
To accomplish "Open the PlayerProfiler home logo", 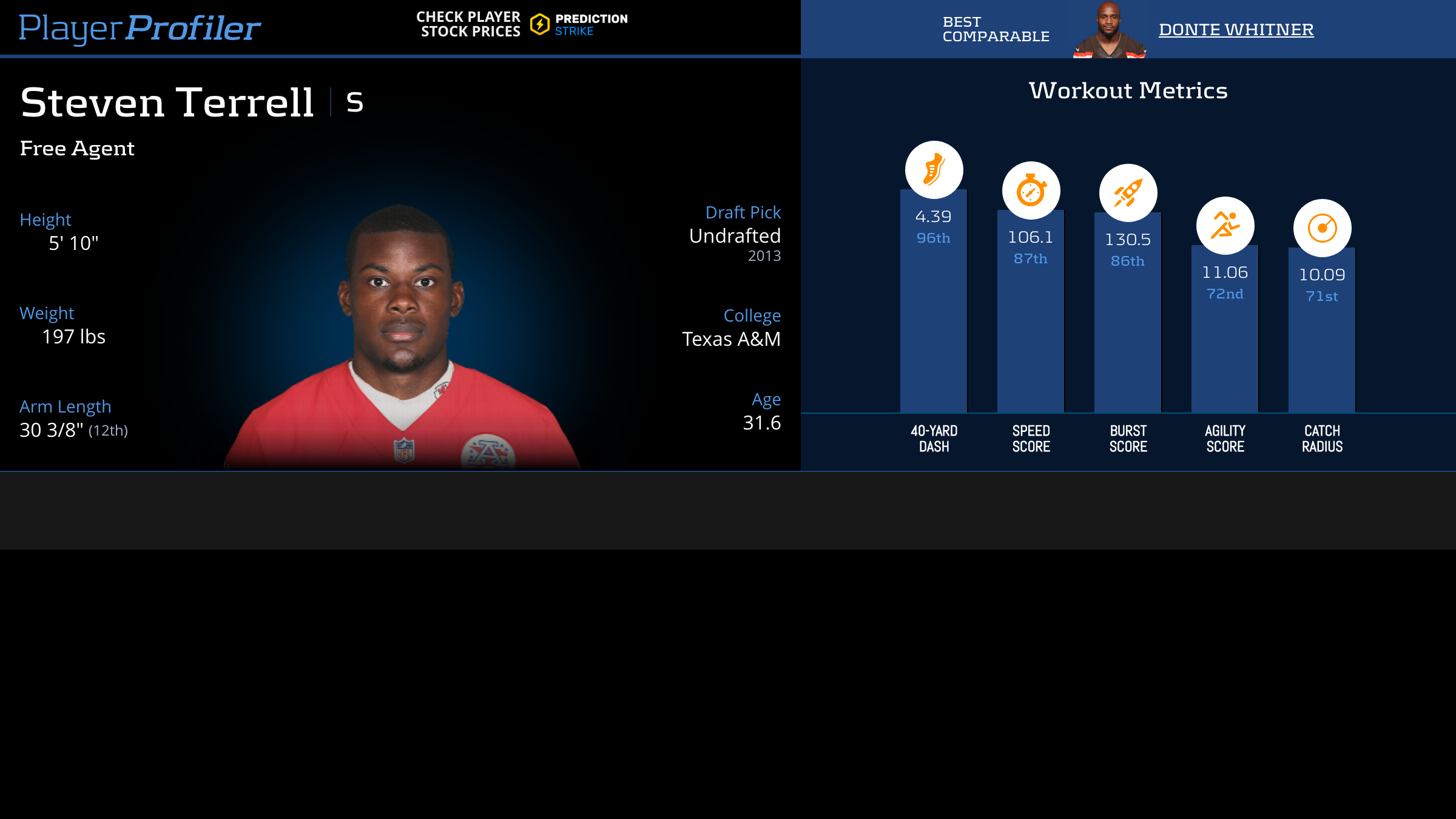I will pos(140,28).
